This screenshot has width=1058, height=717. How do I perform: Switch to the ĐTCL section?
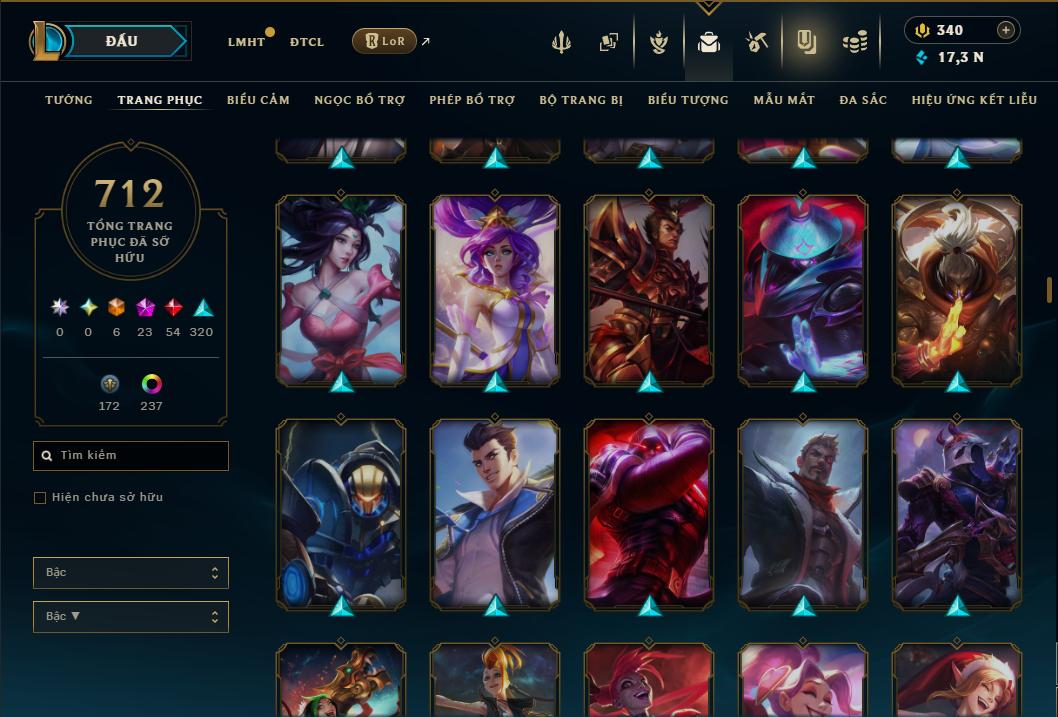tap(307, 42)
